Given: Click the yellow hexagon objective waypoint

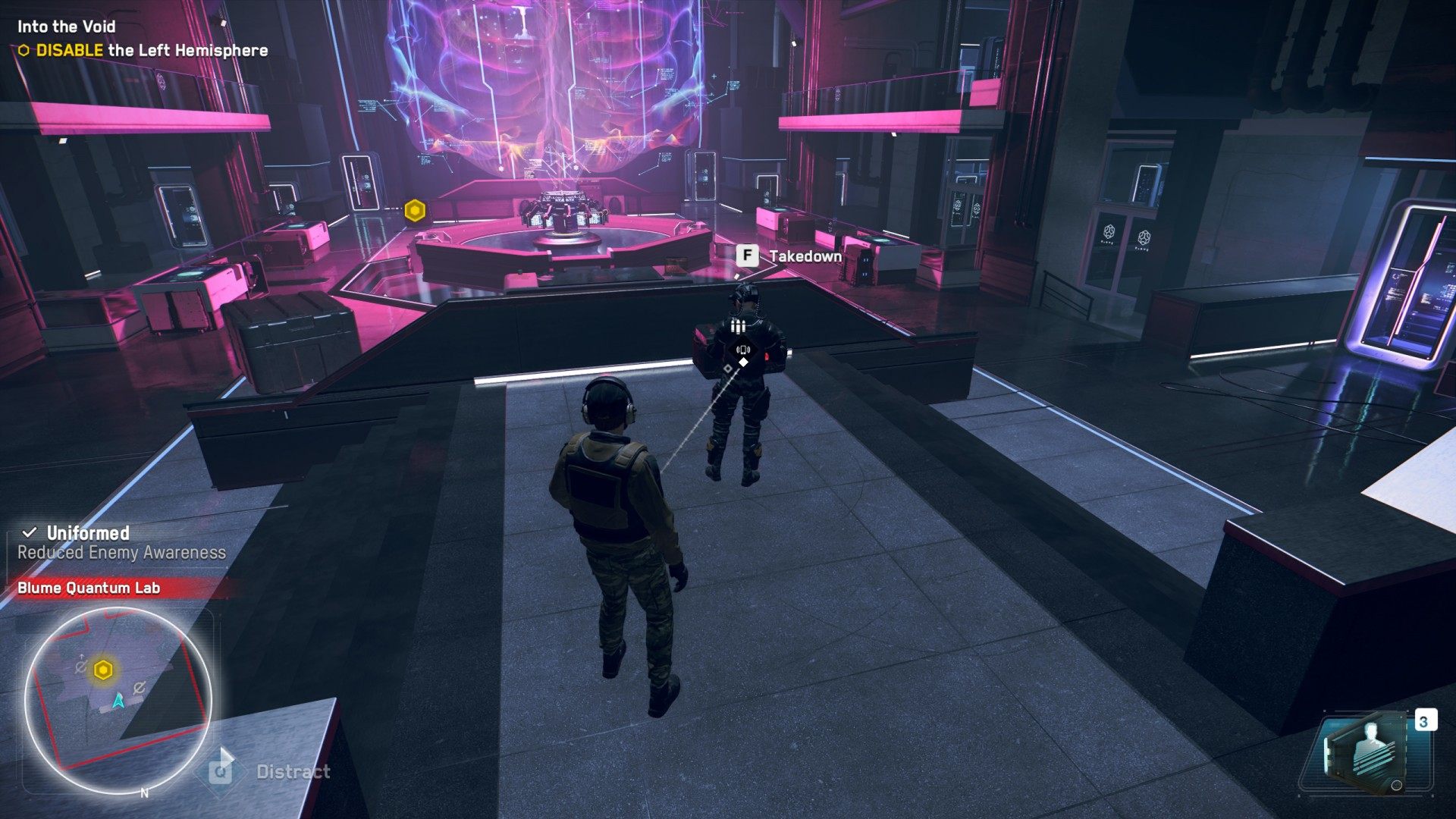Looking at the screenshot, I should 415,211.
